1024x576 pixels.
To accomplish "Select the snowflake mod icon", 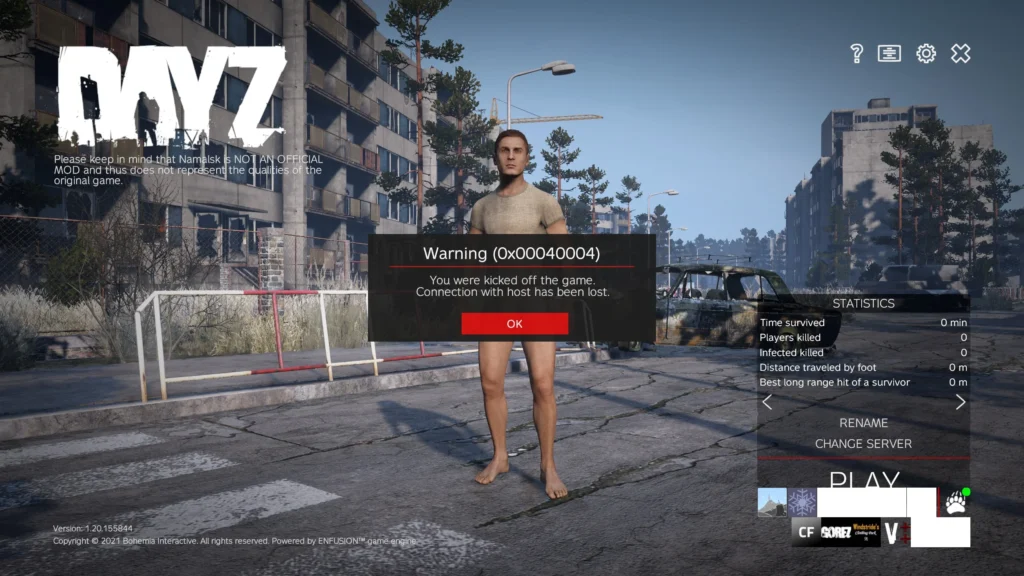I will click(802, 502).
